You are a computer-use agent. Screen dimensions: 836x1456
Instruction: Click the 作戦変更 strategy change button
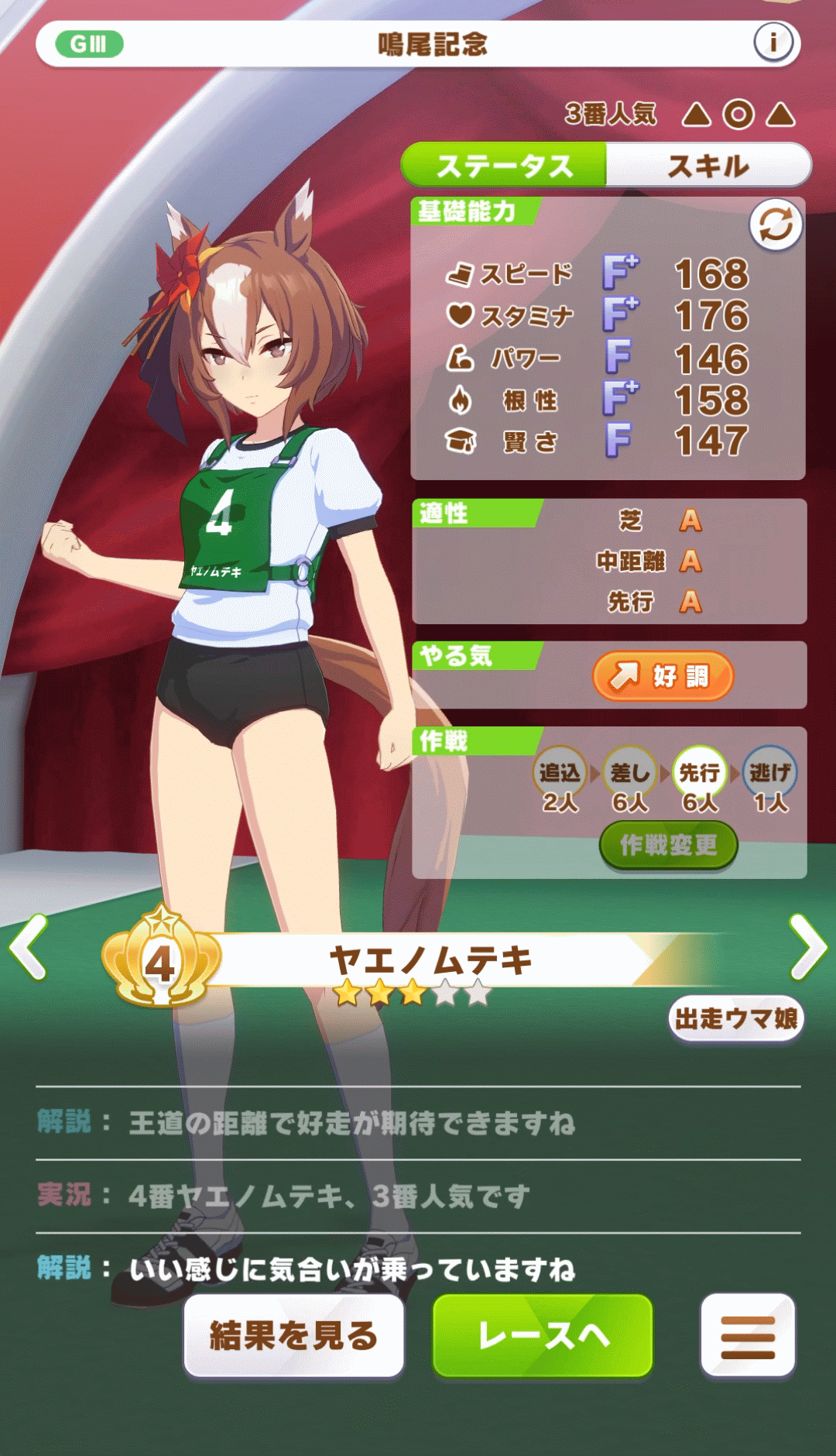pos(668,845)
